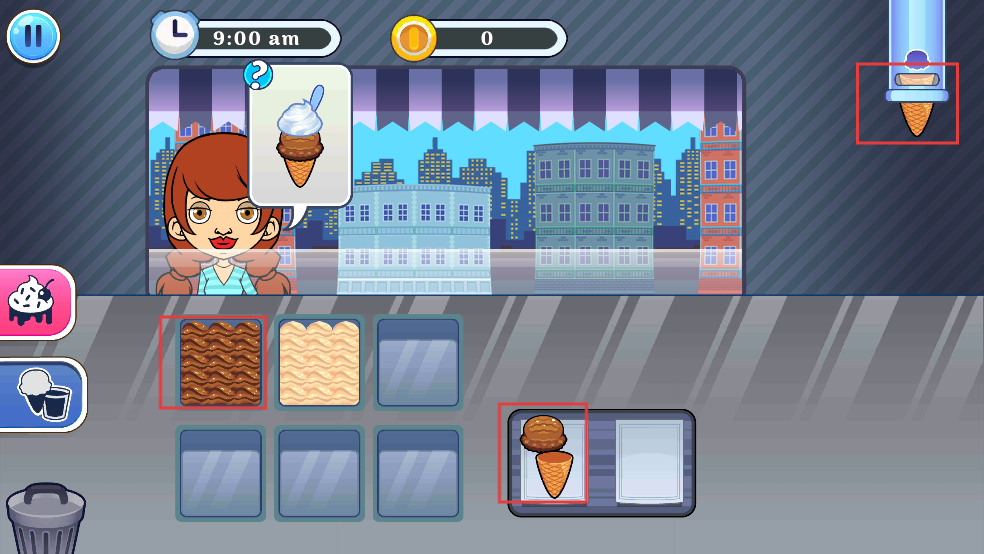This screenshot has height=554, width=984.
Task: Select the chocolate ice cream tub
Action: (220, 362)
